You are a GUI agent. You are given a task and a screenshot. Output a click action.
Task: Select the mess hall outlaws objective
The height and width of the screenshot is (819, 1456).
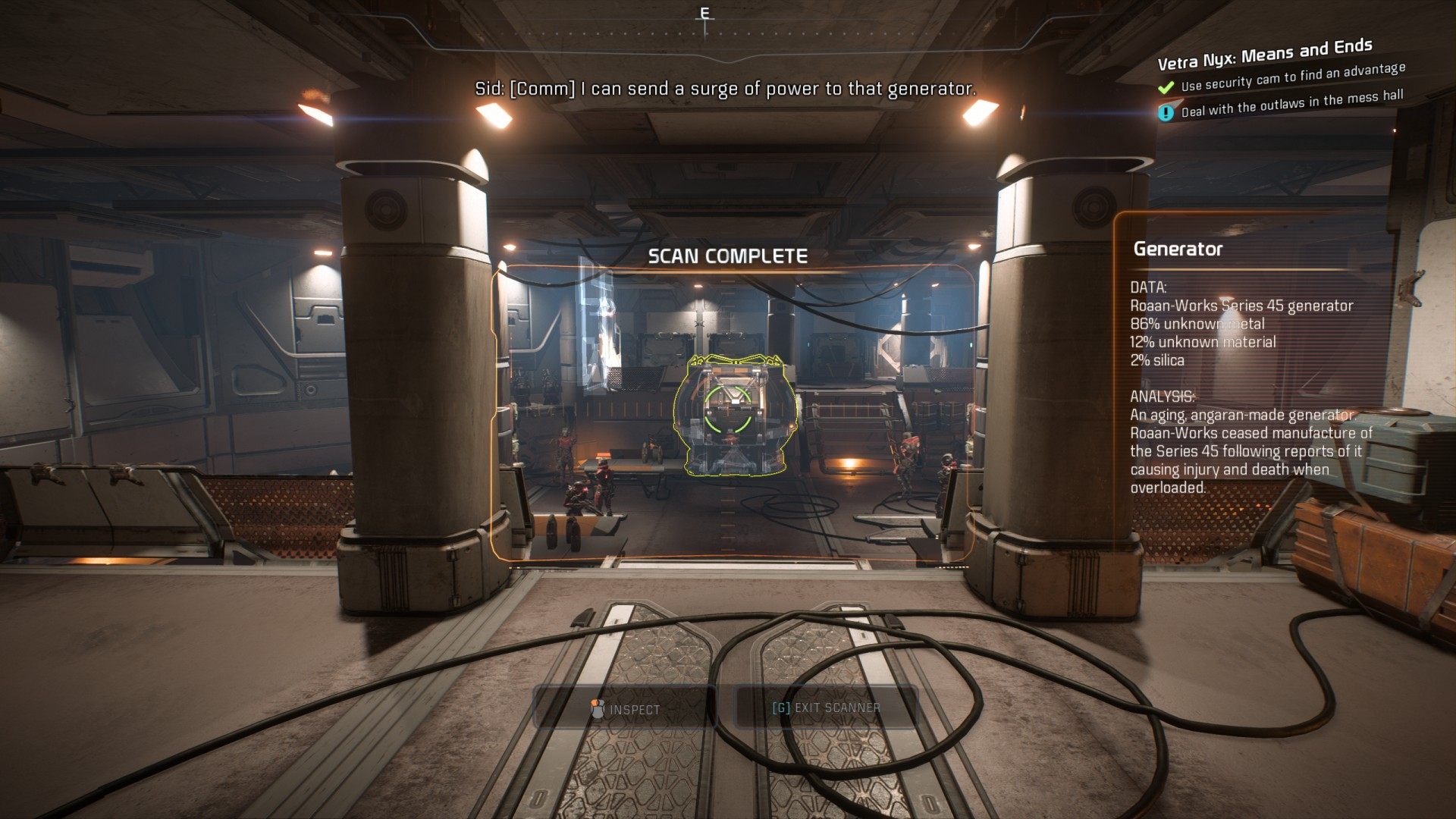1291,103
